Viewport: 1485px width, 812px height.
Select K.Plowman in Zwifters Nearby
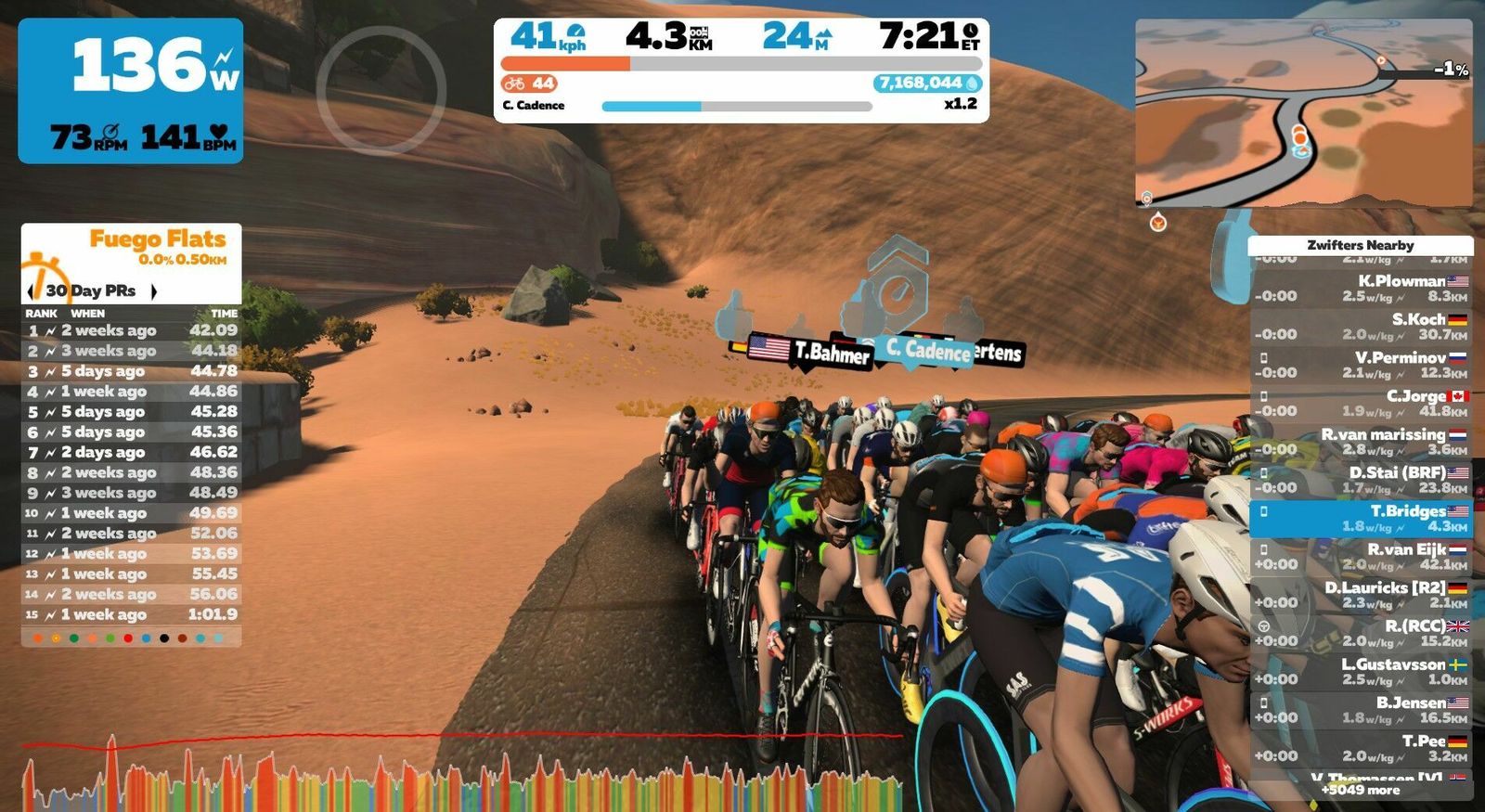[x=1360, y=289]
